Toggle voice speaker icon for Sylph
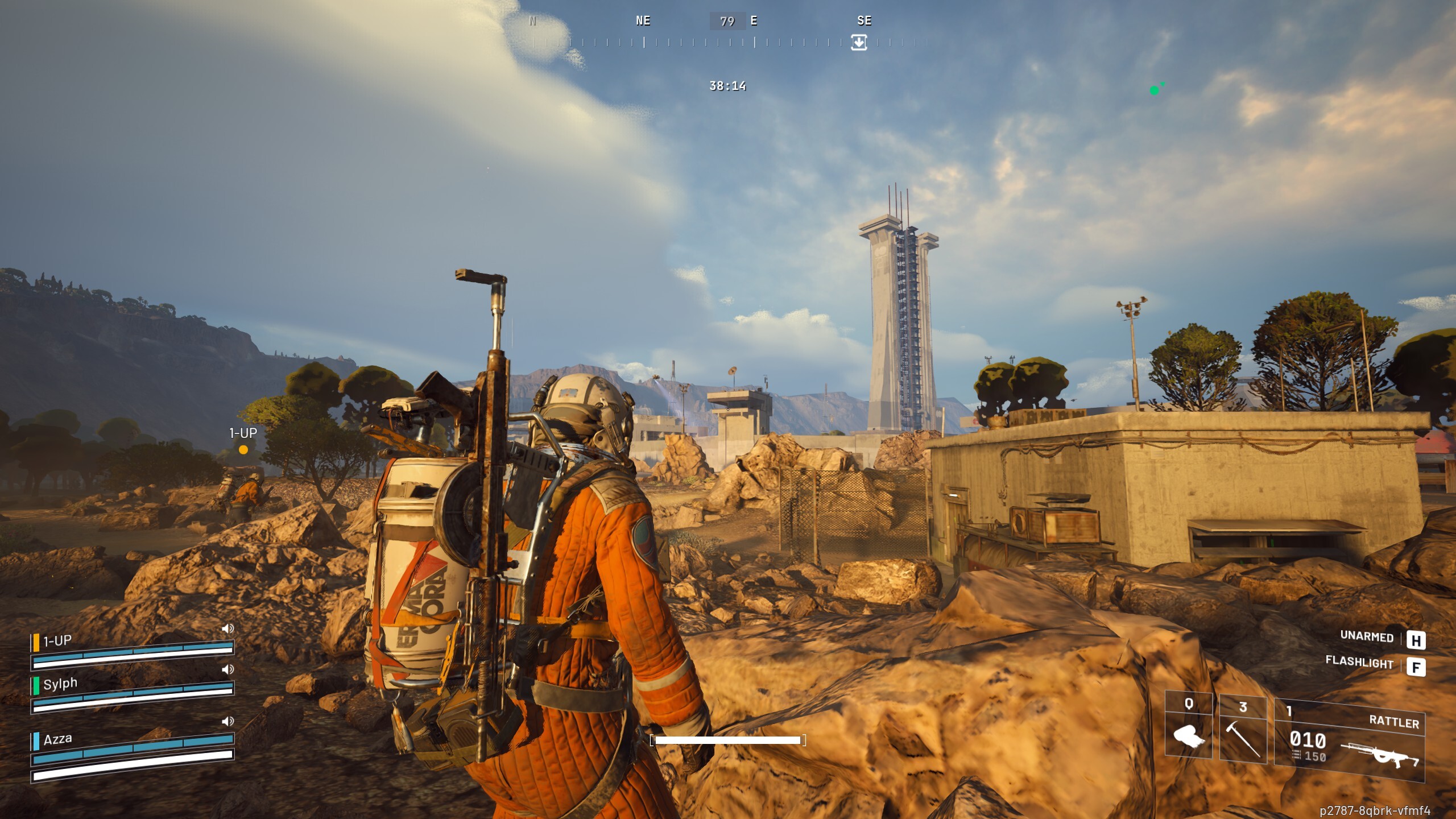Viewport: 1456px width, 819px height. click(227, 669)
